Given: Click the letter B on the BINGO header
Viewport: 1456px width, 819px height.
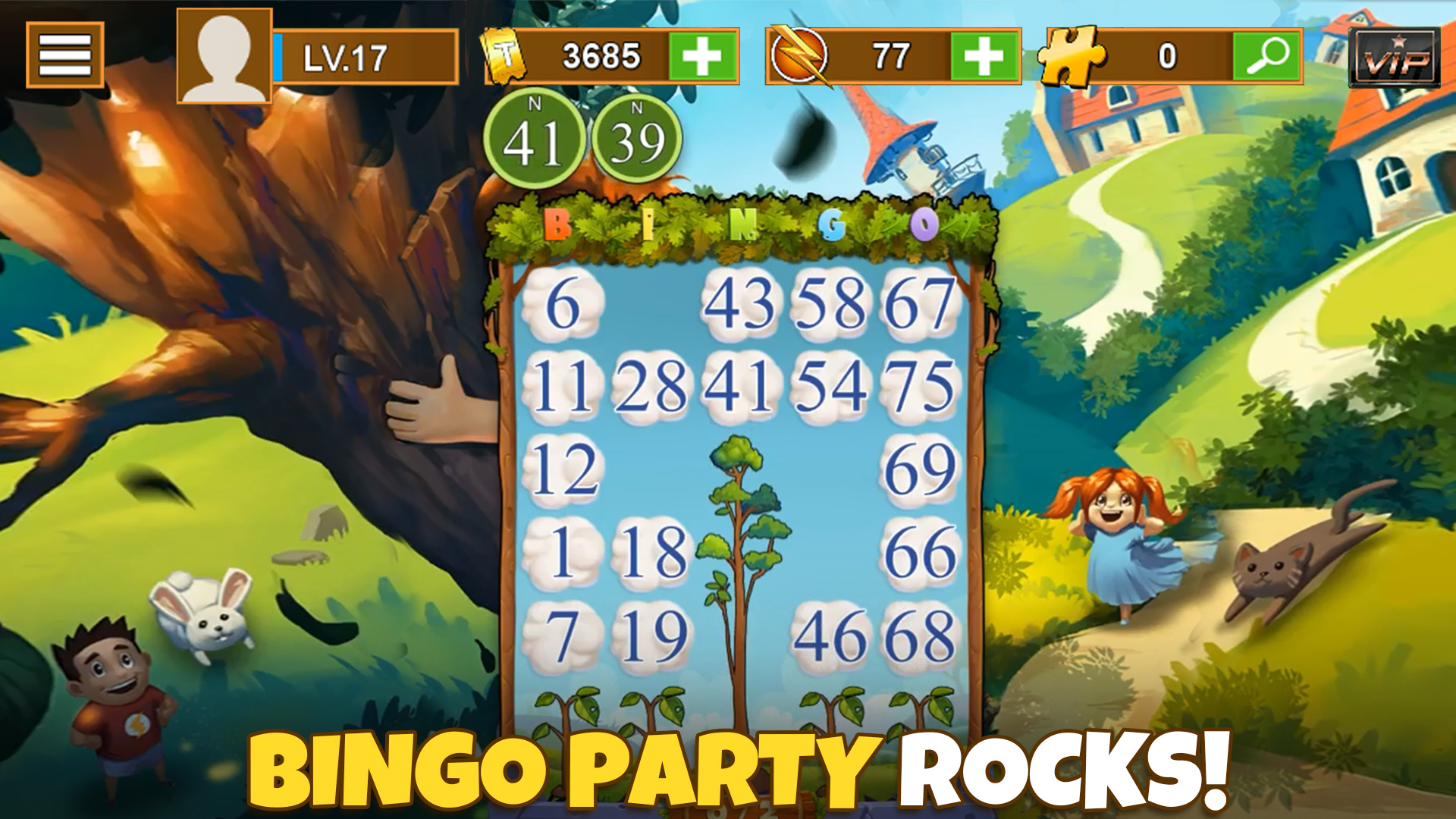Looking at the screenshot, I should click(556, 225).
